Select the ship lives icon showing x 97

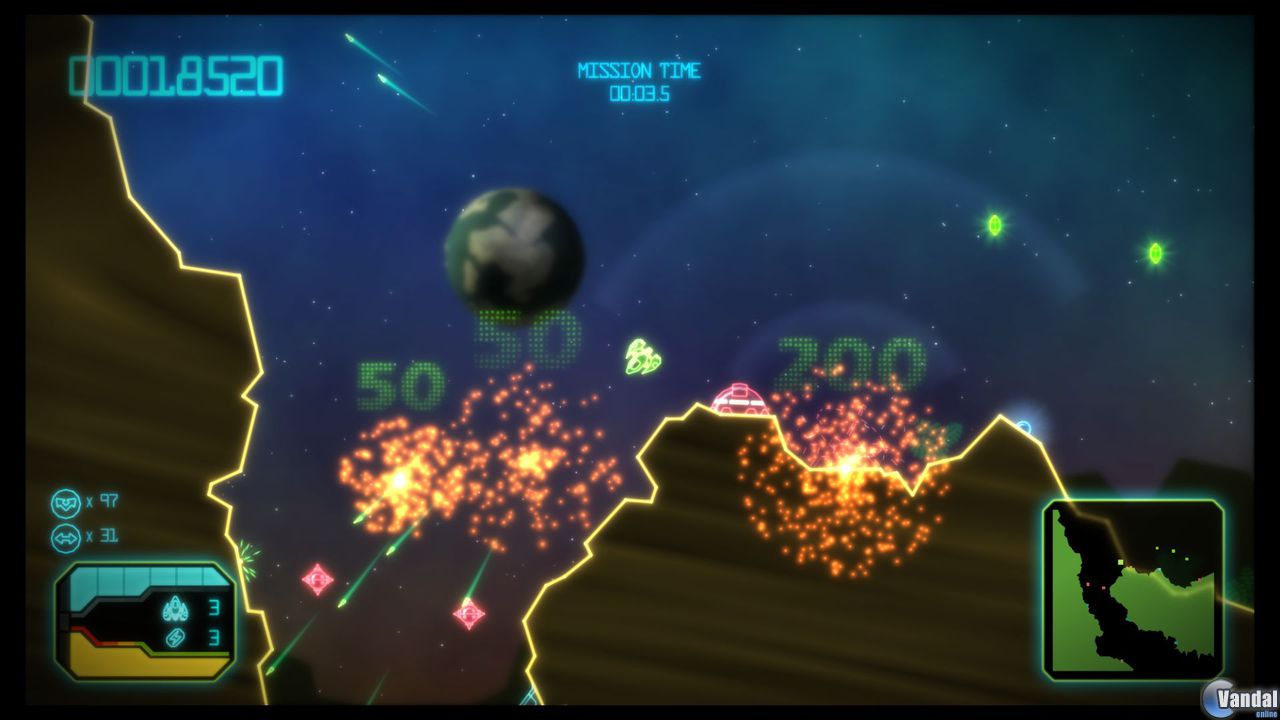[x=66, y=504]
